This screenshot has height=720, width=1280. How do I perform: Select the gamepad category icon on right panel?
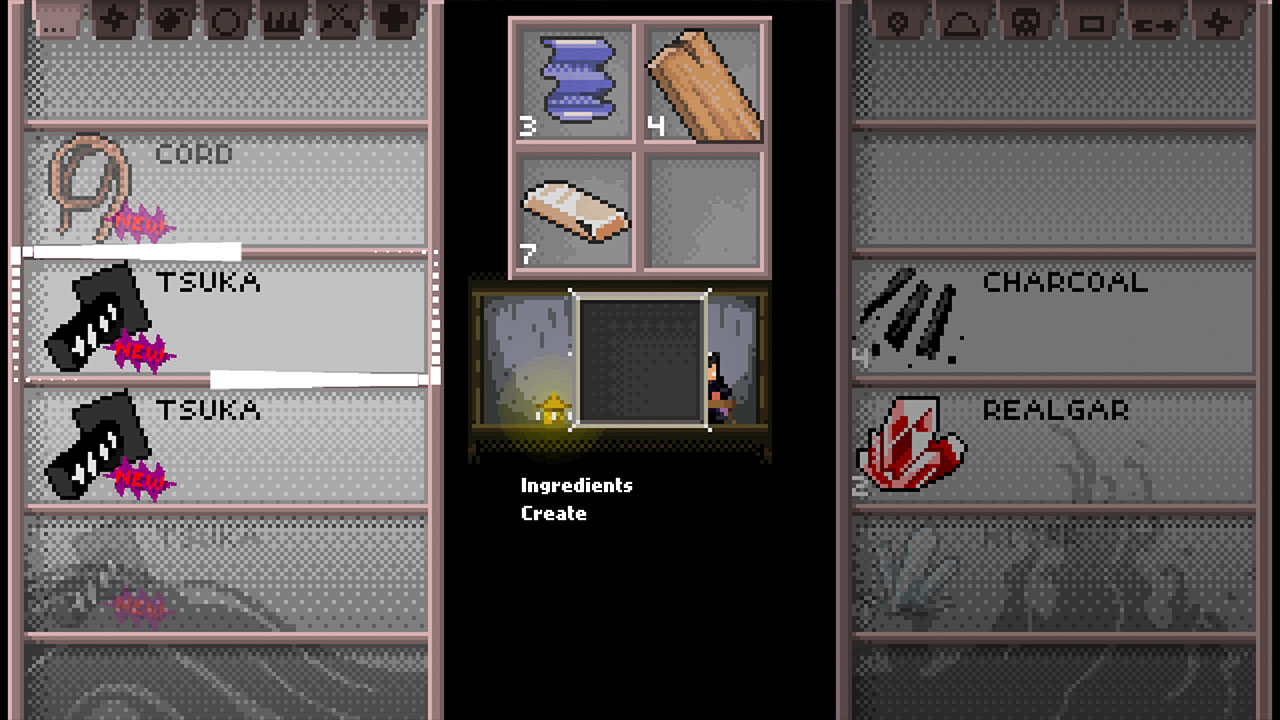tap(1153, 22)
